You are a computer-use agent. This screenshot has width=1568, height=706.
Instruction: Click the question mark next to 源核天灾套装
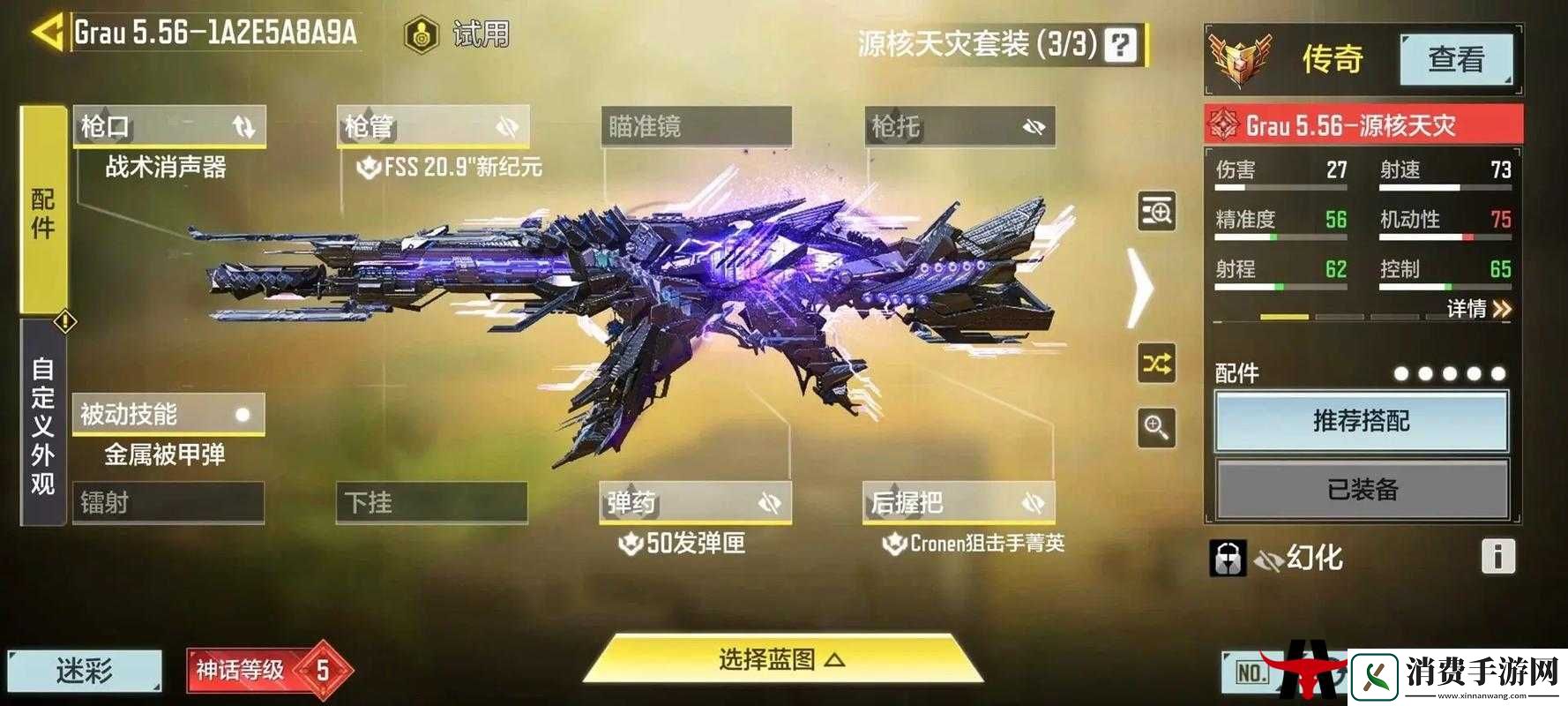[x=1119, y=44]
